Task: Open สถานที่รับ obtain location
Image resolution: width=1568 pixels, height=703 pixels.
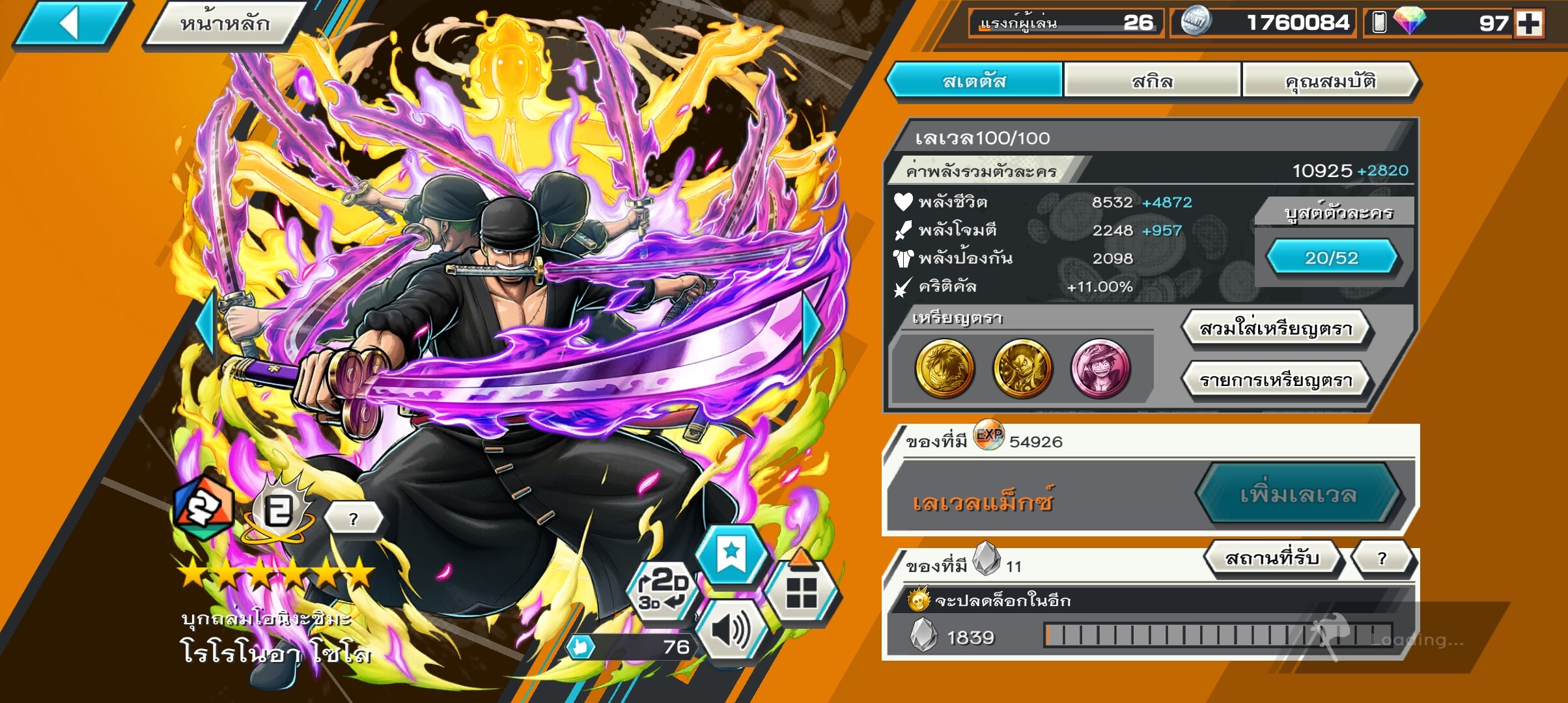Action: point(1272,558)
